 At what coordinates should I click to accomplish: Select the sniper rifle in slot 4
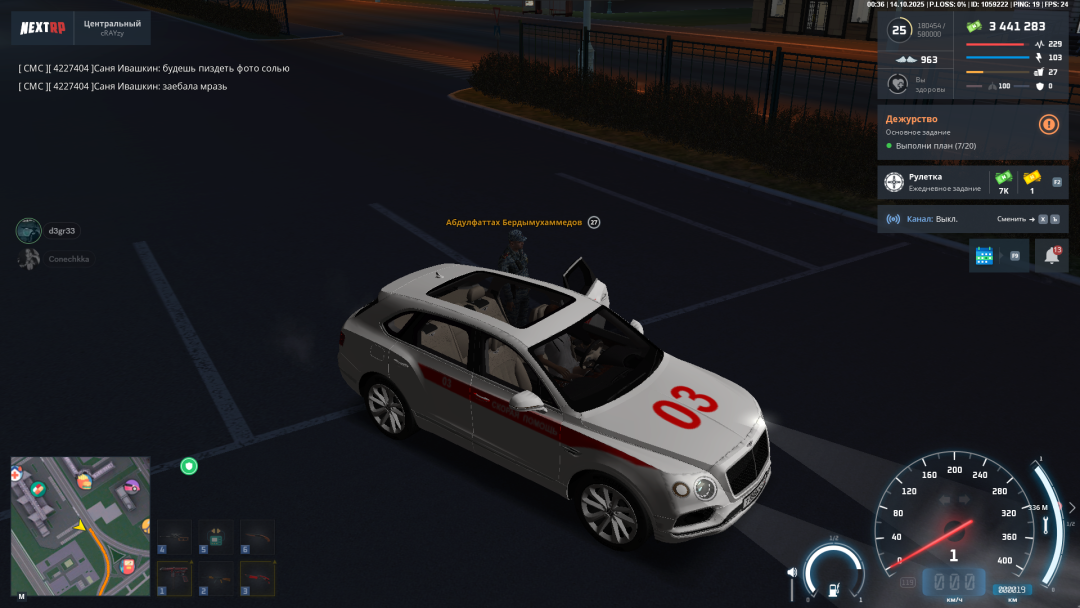[x=174, y=536]
